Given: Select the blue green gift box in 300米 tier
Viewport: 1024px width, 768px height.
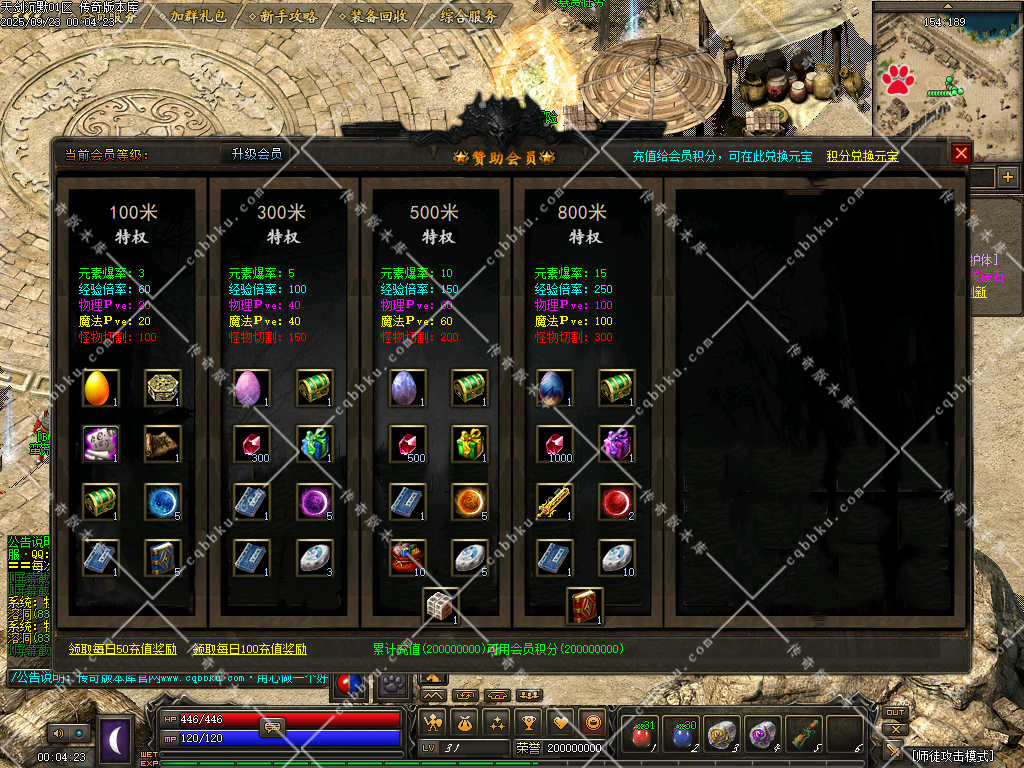Looking at the screenshot, I should 316,443.
